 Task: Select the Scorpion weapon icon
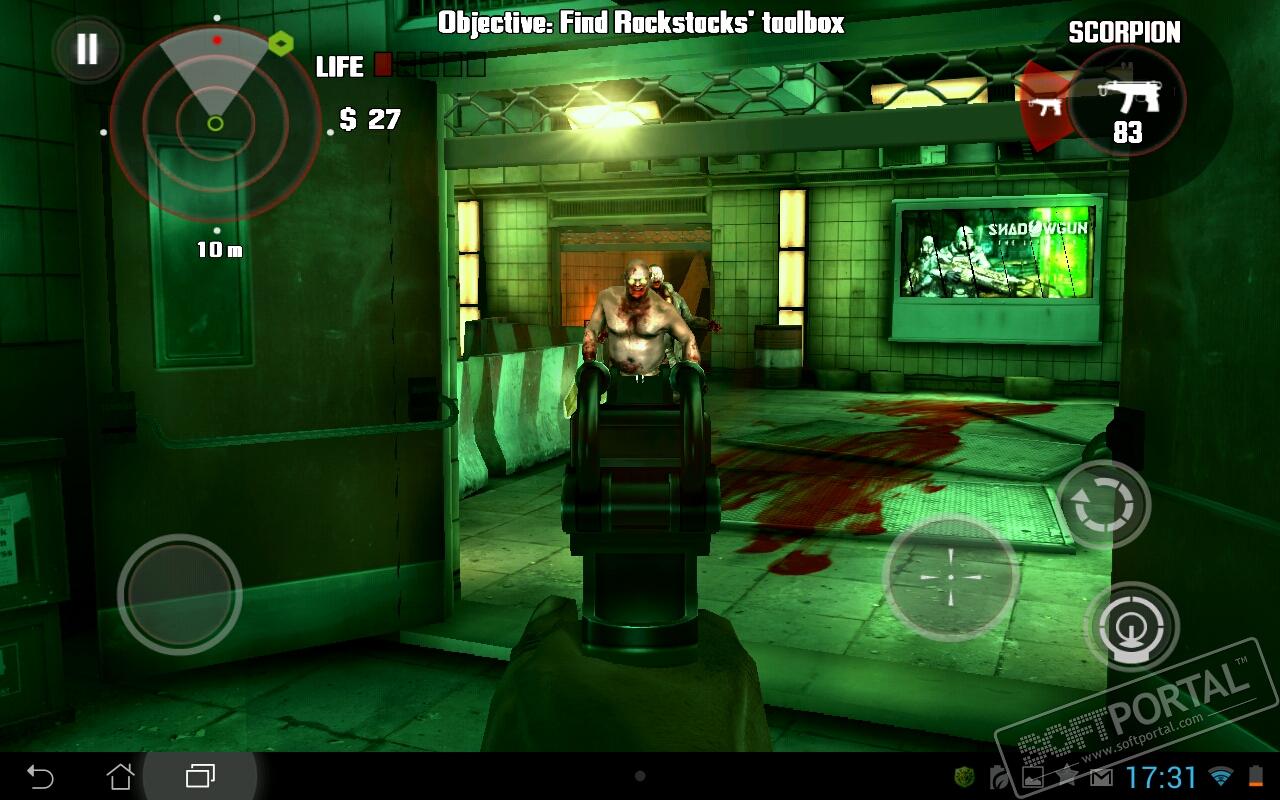(1128, 100)
